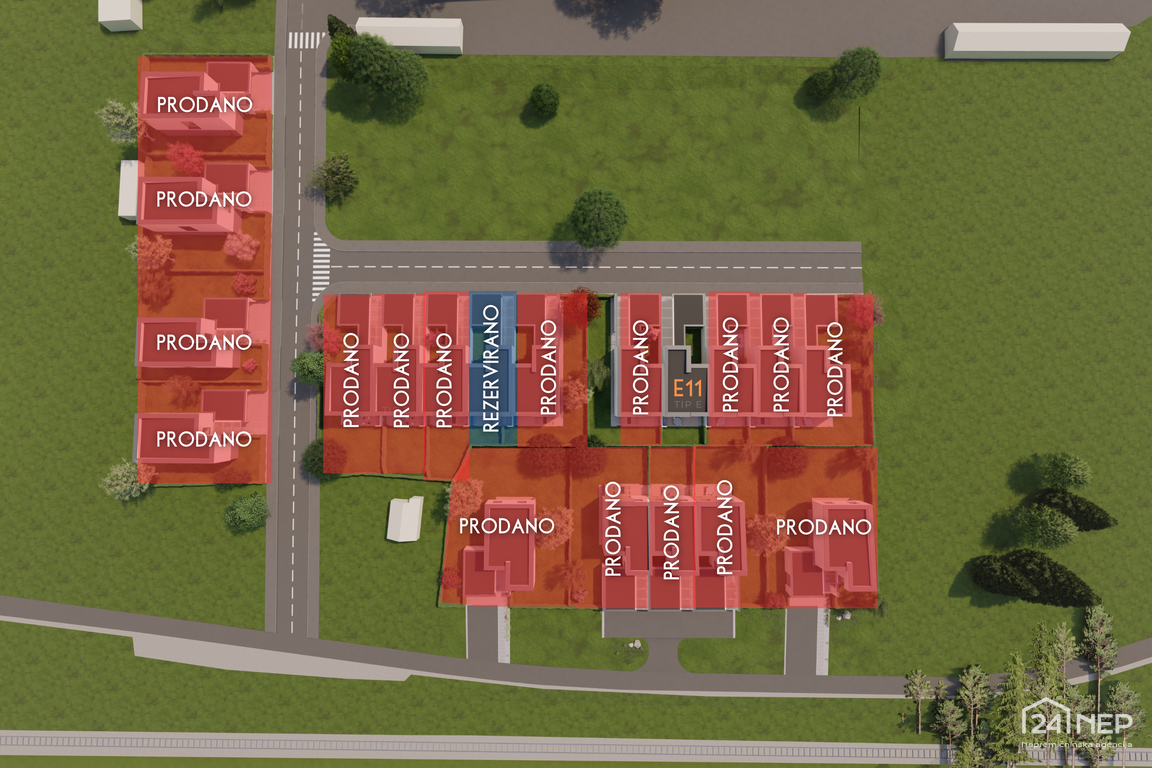Choose the blue REZERVIRANO lot
Viewport: 1152px width, 768px height.
(x=492, y=368)
